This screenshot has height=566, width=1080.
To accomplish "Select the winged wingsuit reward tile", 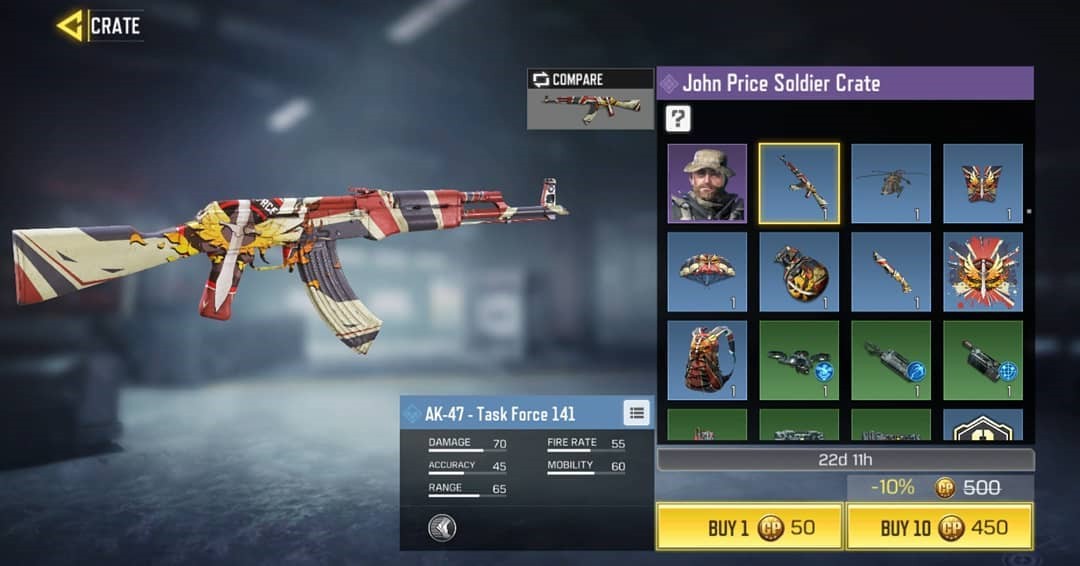I will [983, 183].
